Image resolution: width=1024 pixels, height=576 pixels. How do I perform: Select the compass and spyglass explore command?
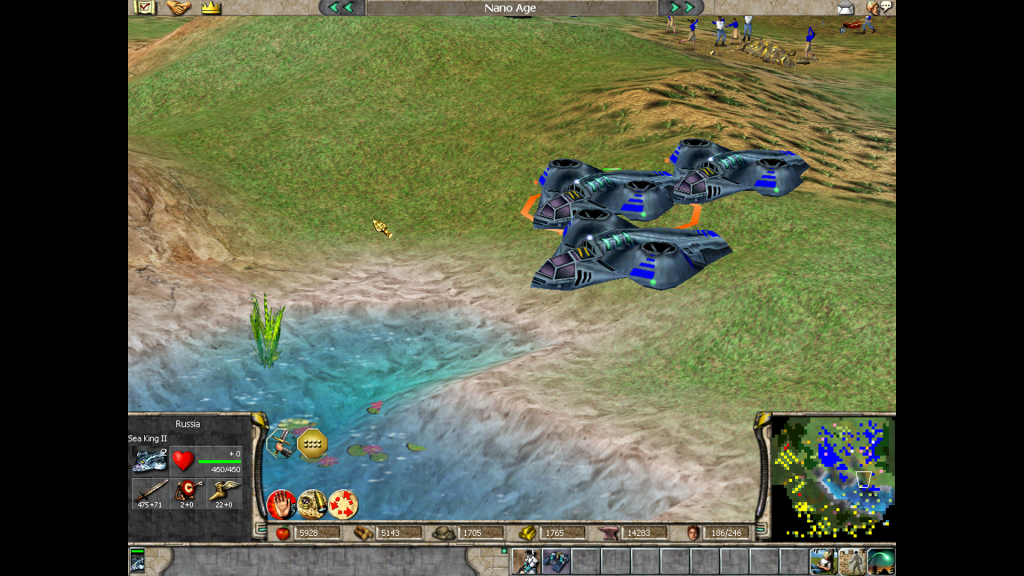tap(312, 503)
